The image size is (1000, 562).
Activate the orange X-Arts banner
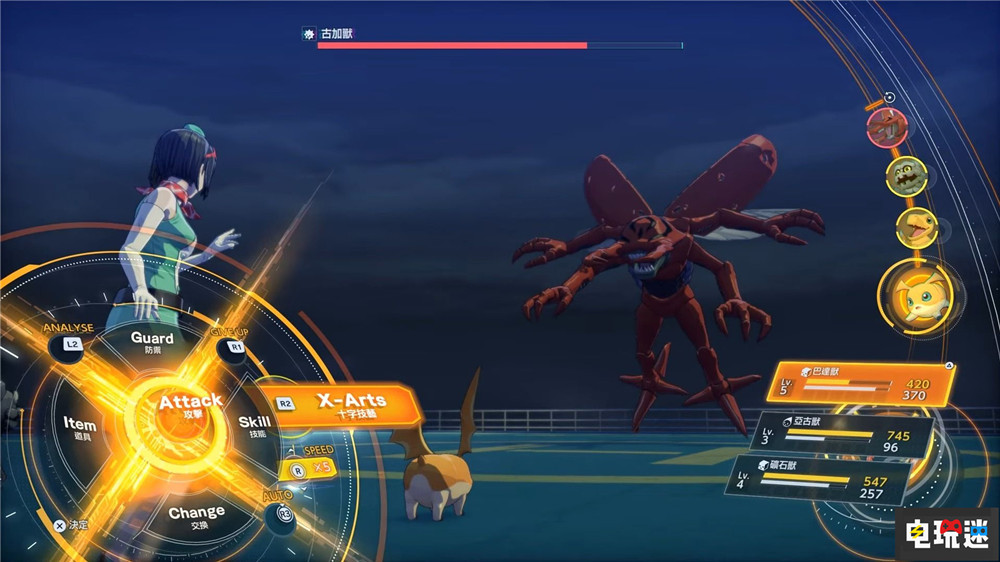[x=350, y=402]
